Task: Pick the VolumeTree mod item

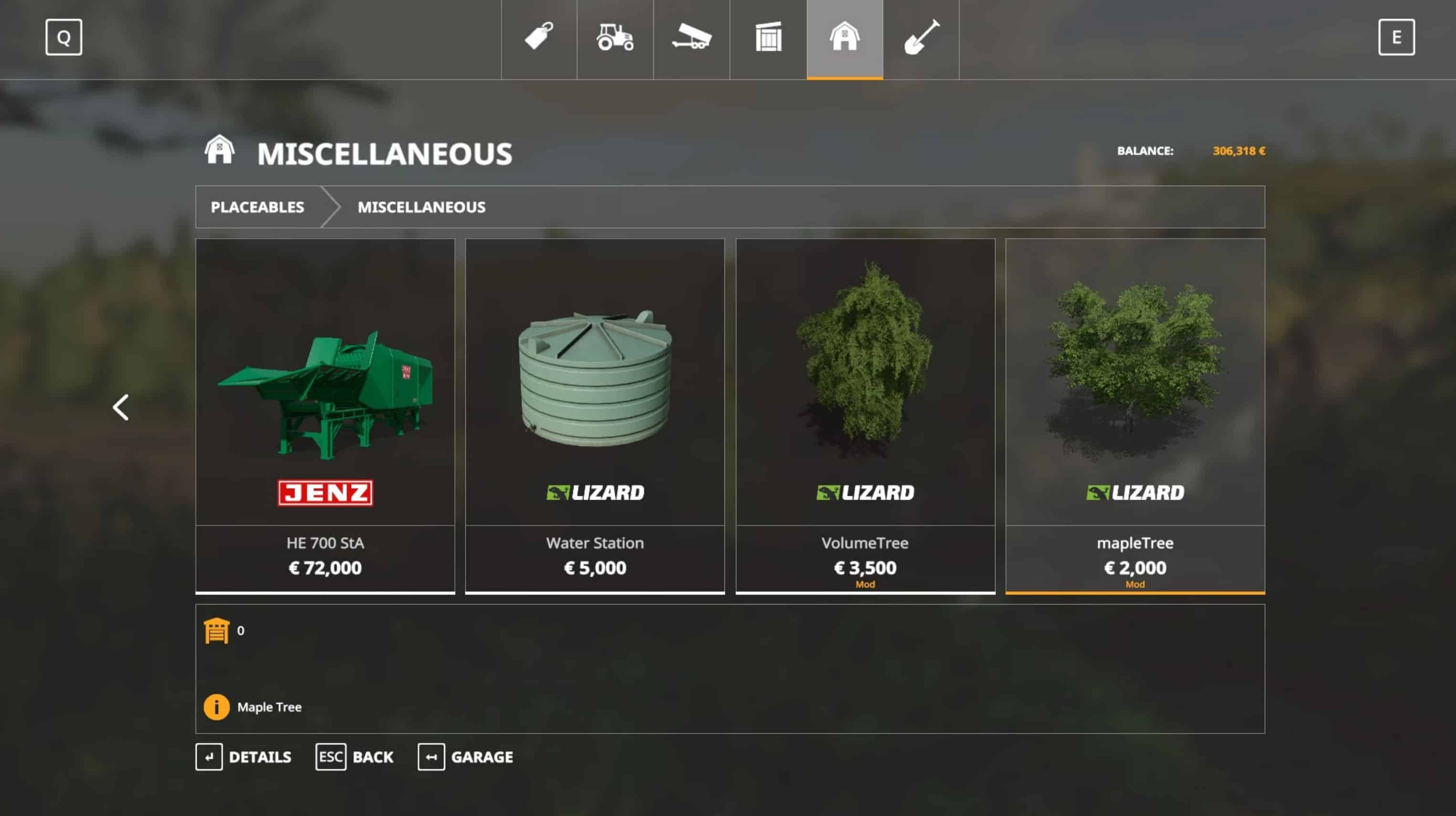Action: click(x=865, y=415)
